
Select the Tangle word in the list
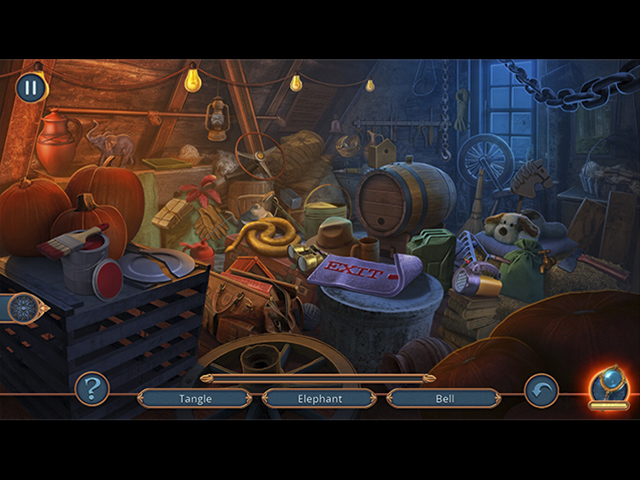[195, 398]
